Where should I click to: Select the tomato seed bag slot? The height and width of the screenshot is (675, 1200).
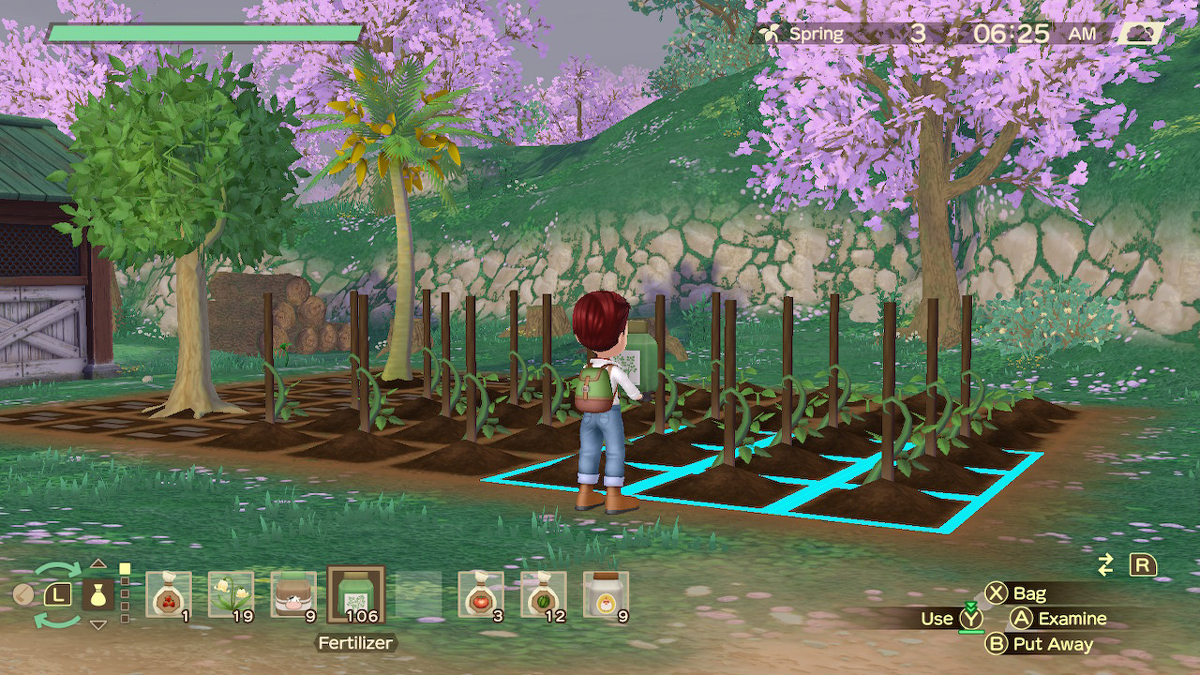click(481, 594)
